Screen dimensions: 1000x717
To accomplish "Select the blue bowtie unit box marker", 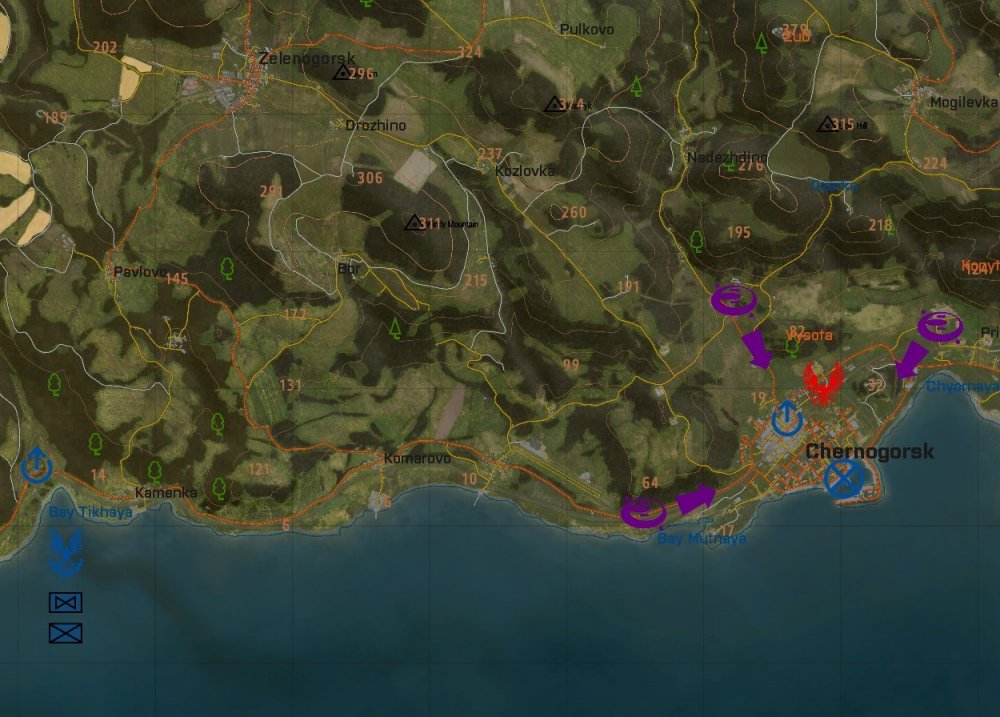I will (x=66, y=602).
